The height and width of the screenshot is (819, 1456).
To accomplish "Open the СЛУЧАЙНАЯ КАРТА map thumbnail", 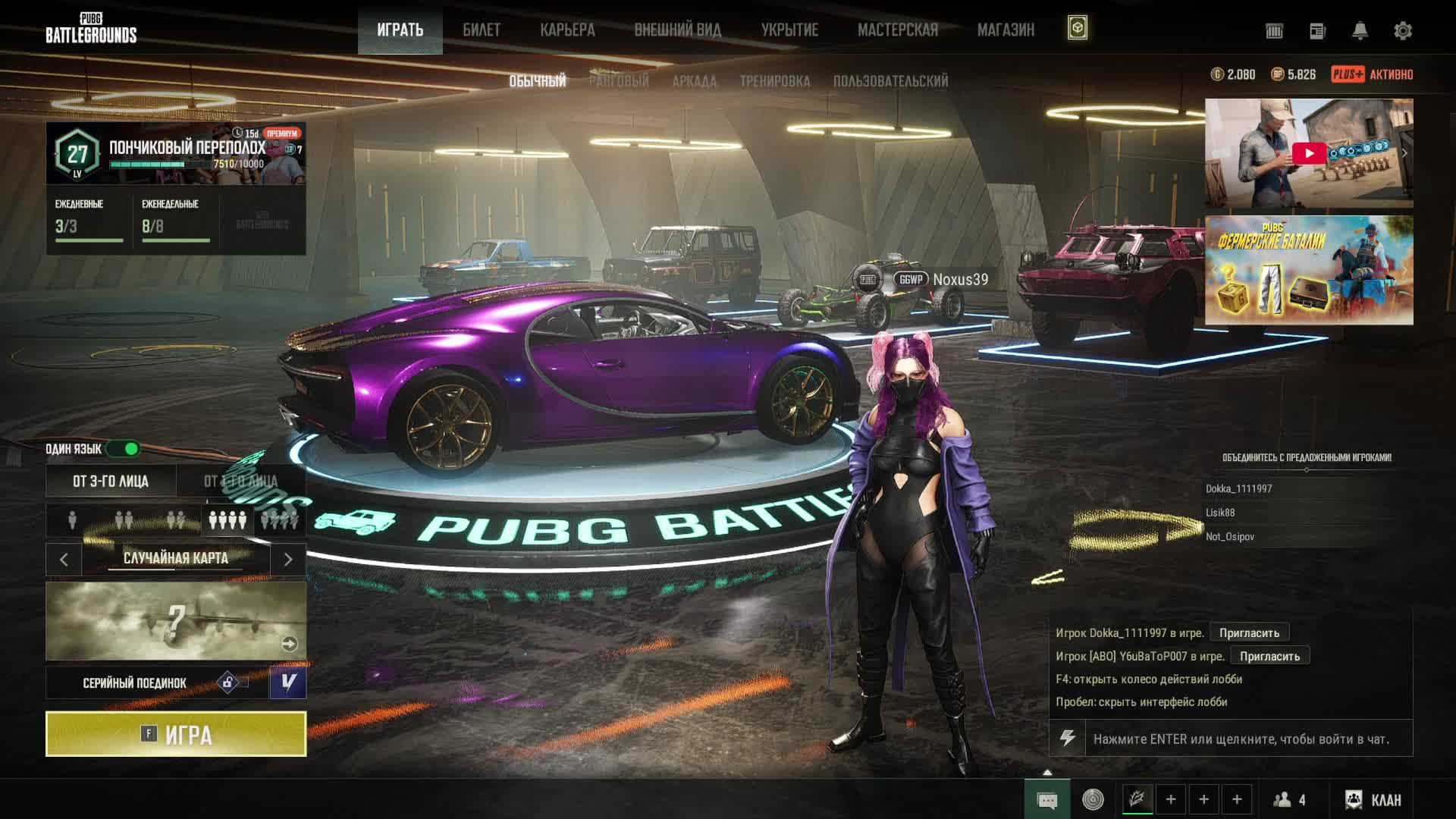I will tap(176, 621).
